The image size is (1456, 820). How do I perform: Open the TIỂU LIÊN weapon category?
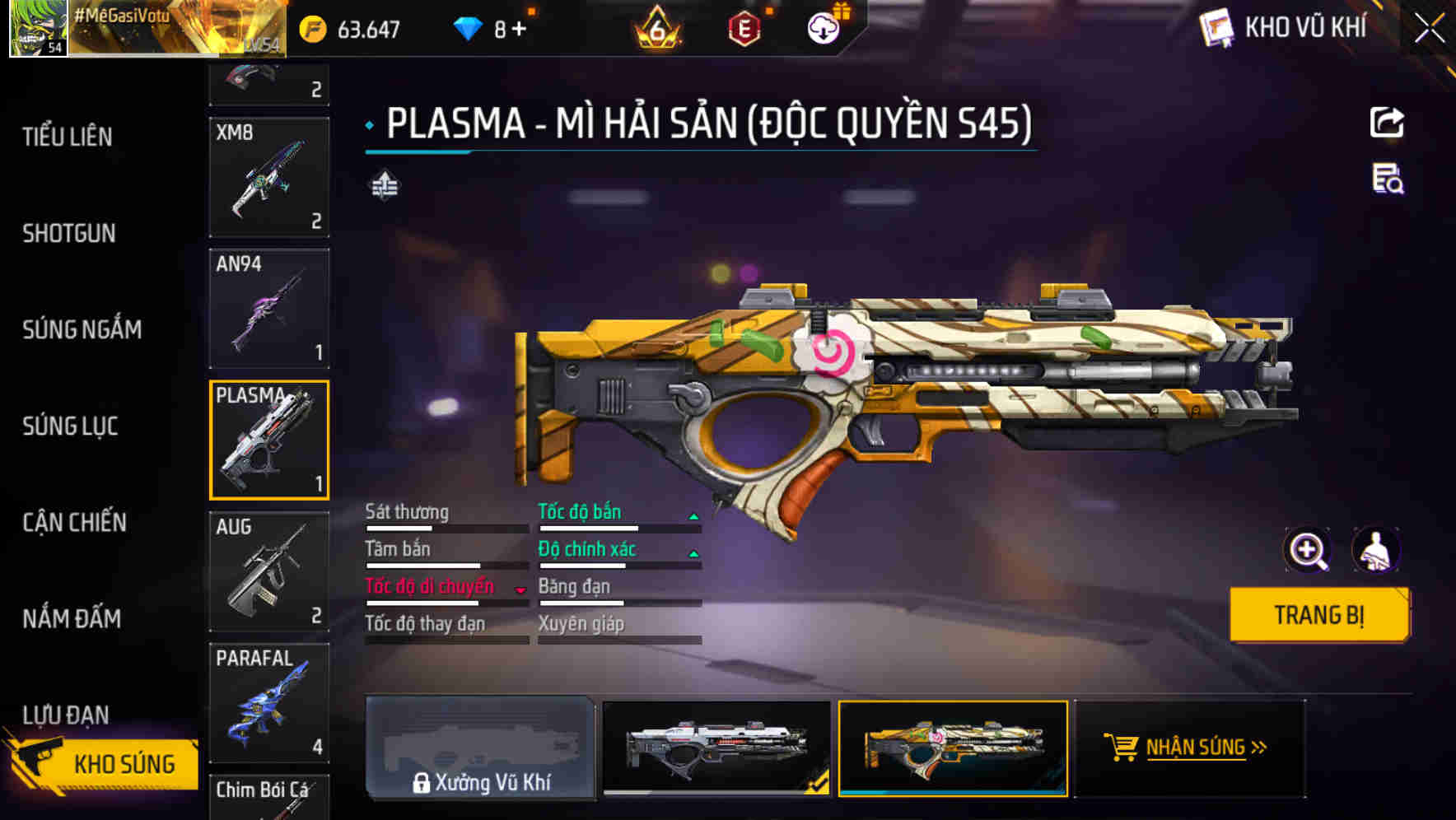68,137
